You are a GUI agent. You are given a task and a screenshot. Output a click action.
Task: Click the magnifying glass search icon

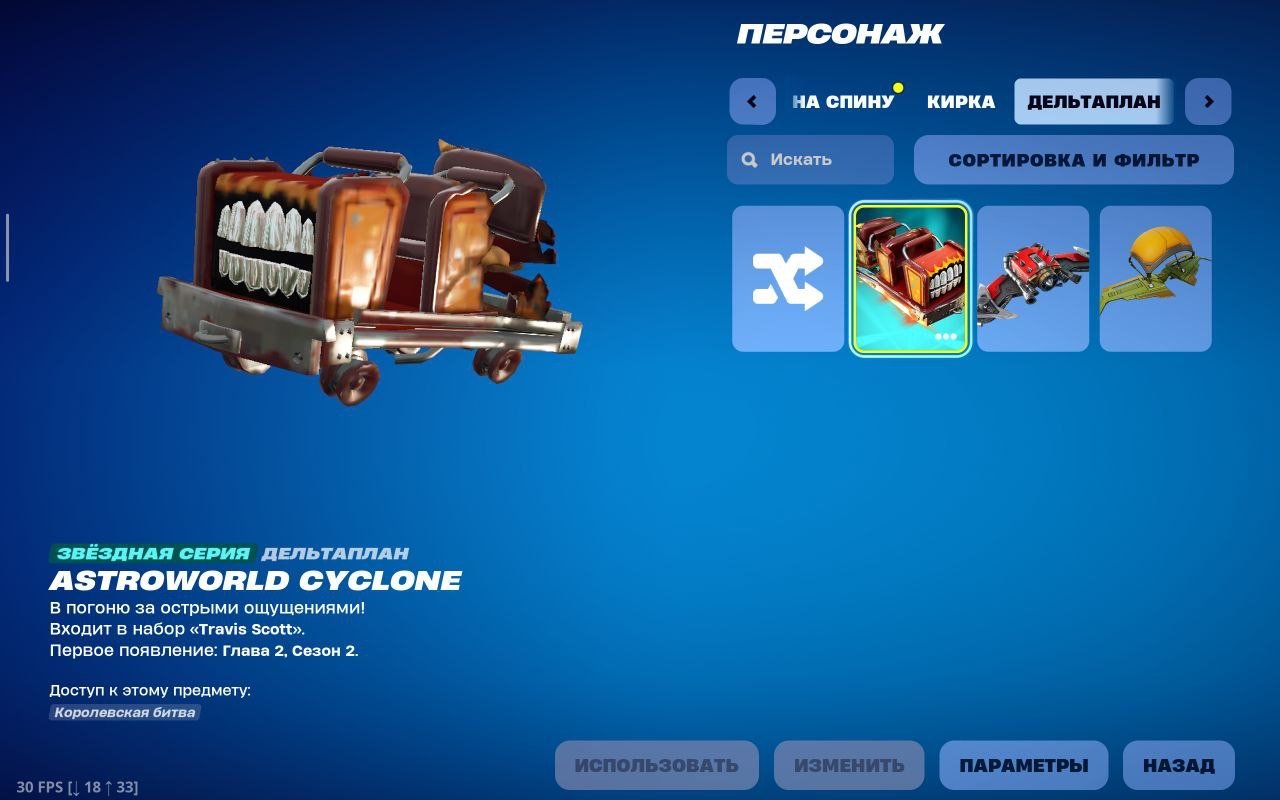[748, 159]
